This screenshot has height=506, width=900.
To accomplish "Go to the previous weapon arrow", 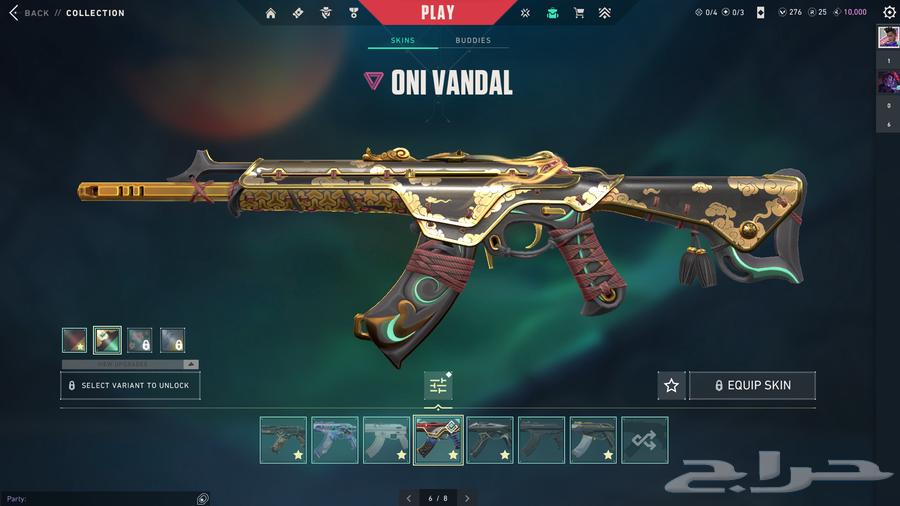I will point(408,498).
